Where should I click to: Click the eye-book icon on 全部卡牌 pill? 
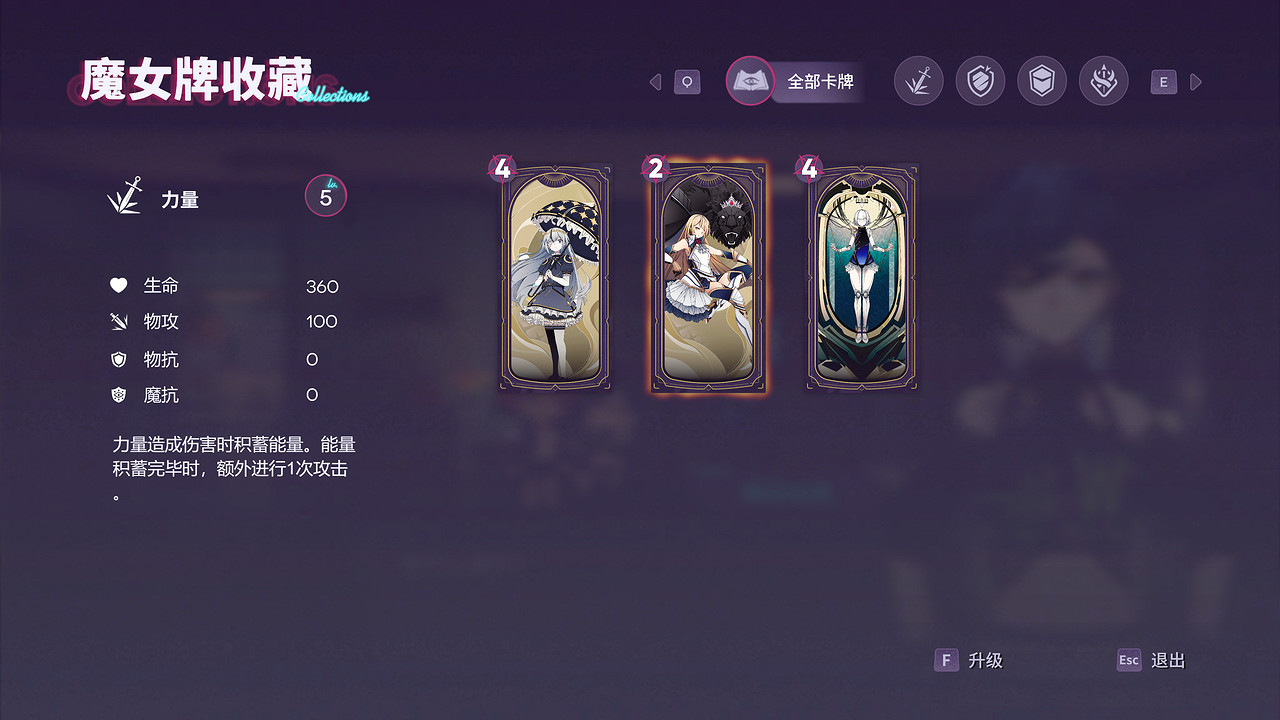click(x=750, y=81)
